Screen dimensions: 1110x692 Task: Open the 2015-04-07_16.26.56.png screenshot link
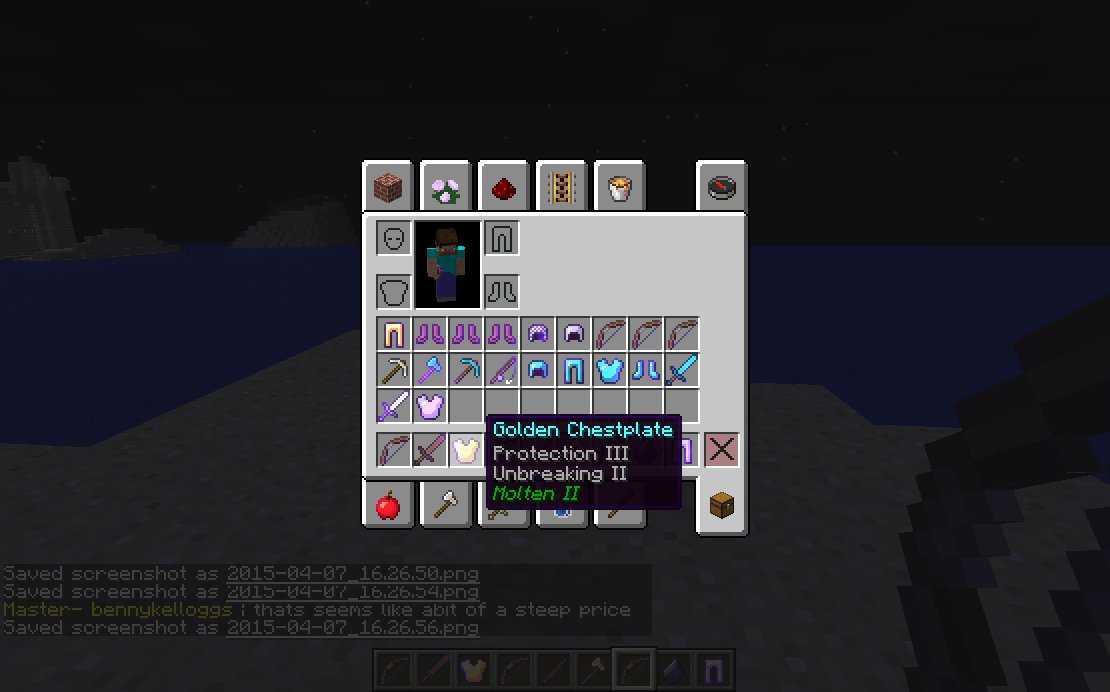pos(352,628)
